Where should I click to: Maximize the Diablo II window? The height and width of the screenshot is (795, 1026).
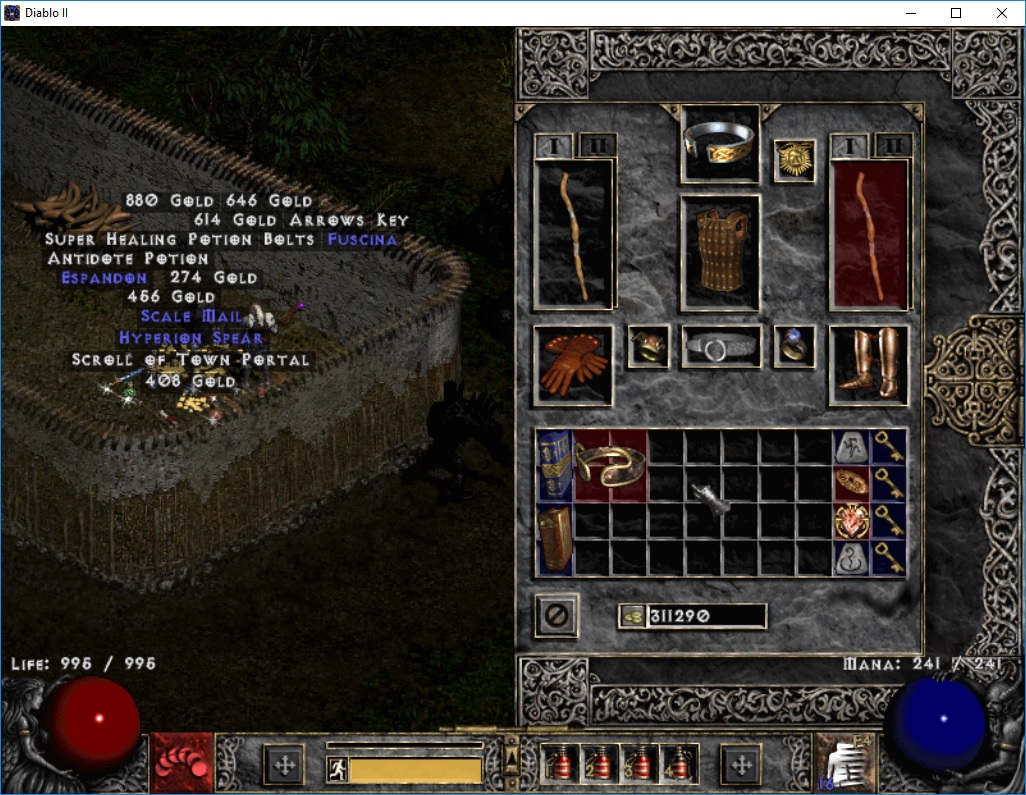(956, 13)
